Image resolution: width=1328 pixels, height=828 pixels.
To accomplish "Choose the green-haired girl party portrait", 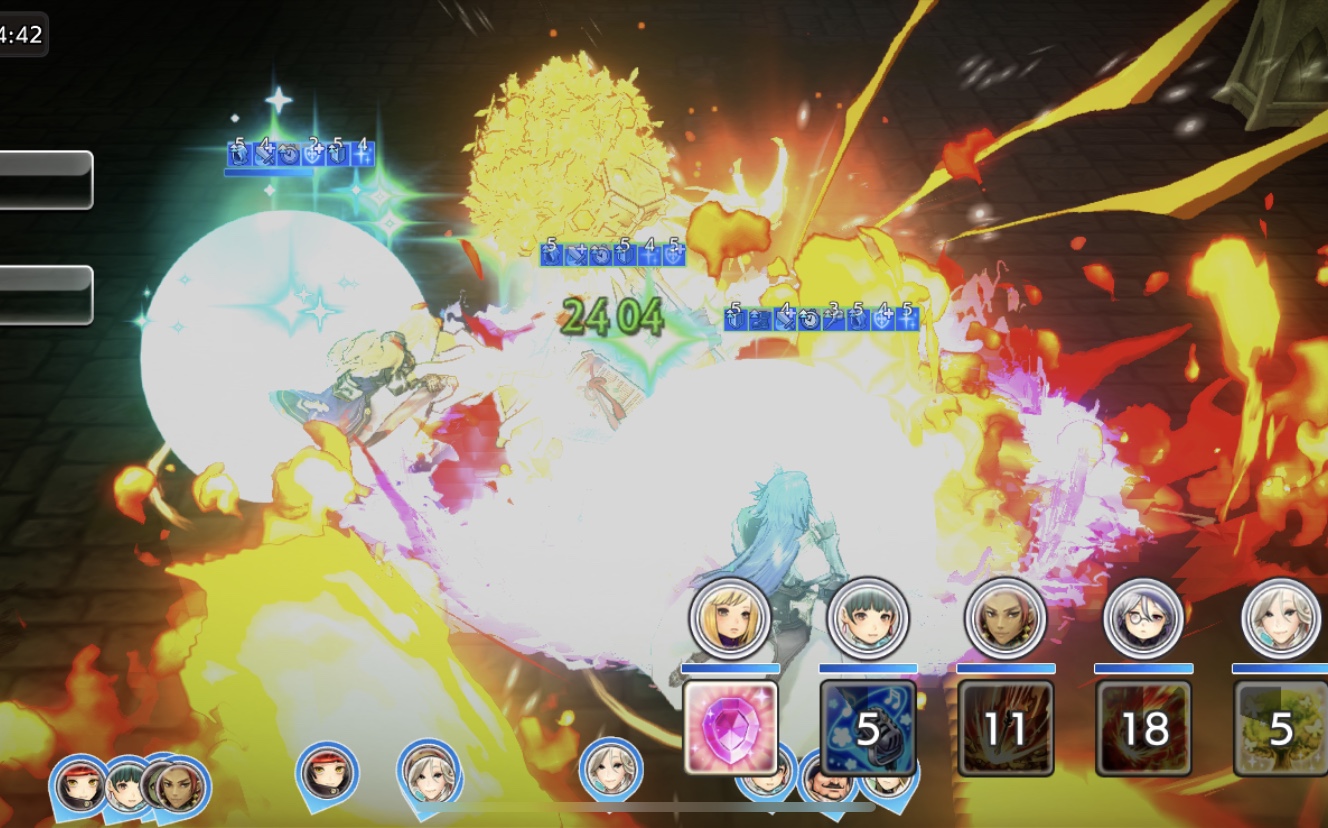I will [868, 618].
